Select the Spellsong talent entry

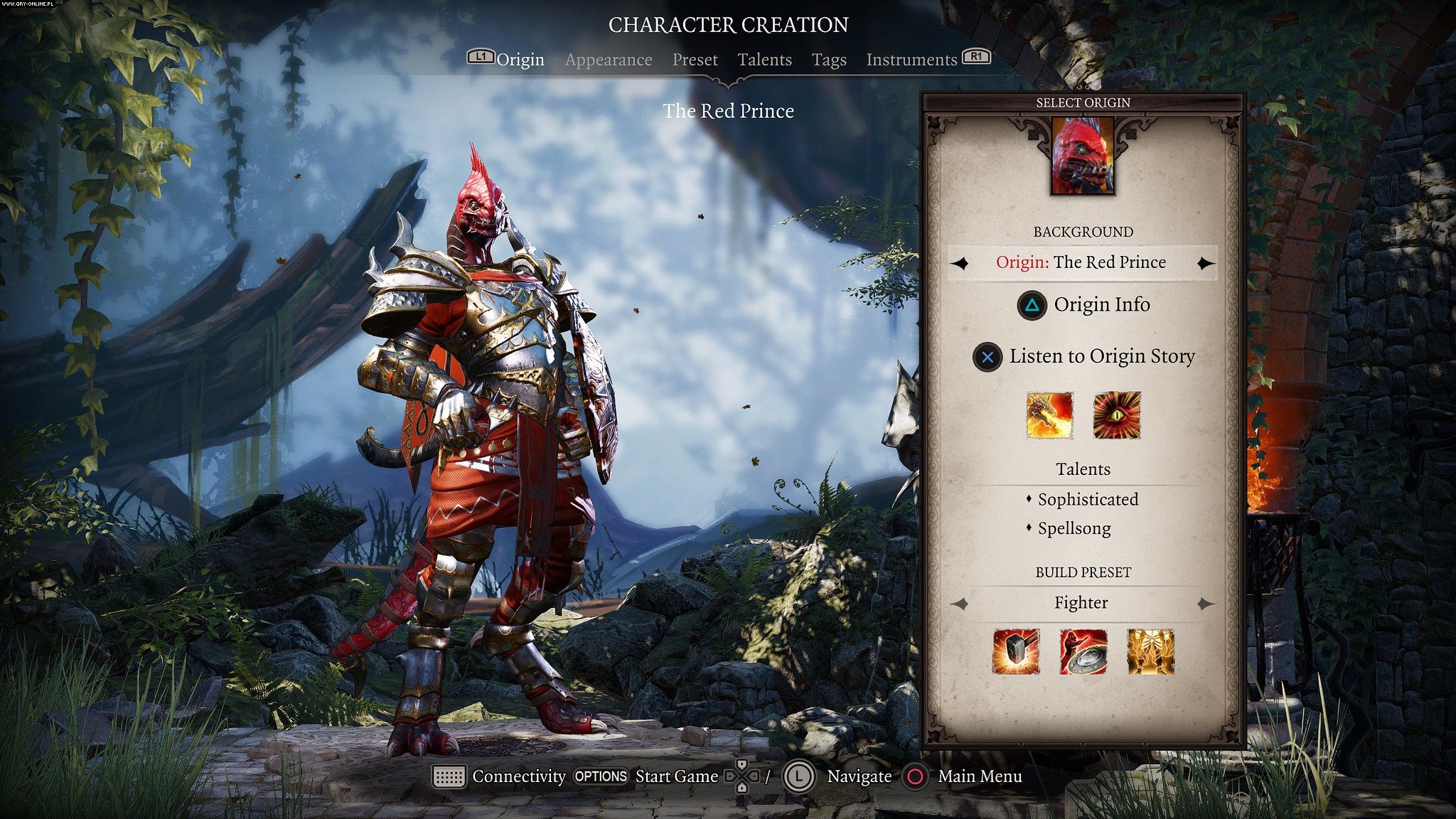[x=1074, y=529]
